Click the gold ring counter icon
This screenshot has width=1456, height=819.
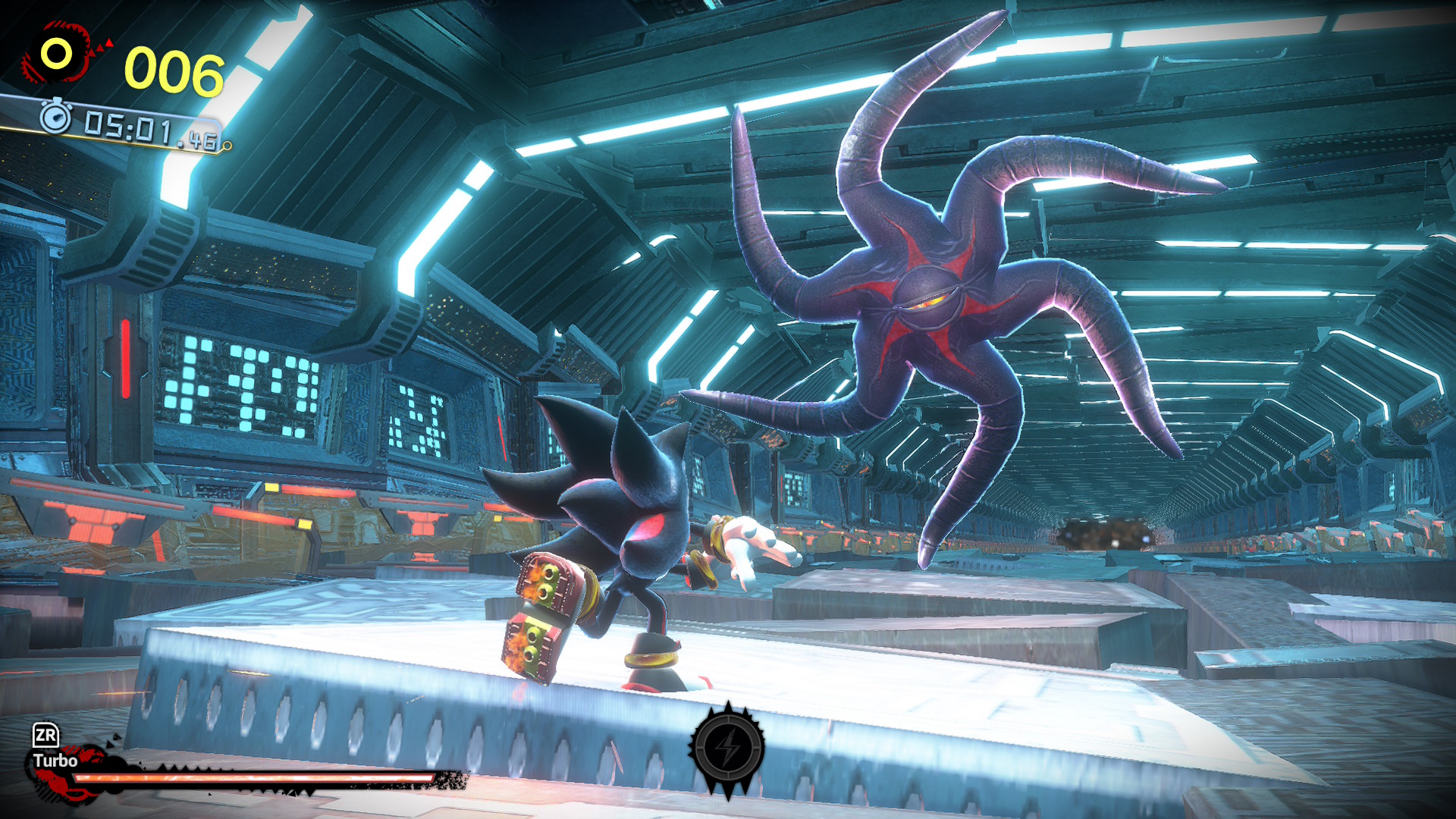click(x=57, y=54)
